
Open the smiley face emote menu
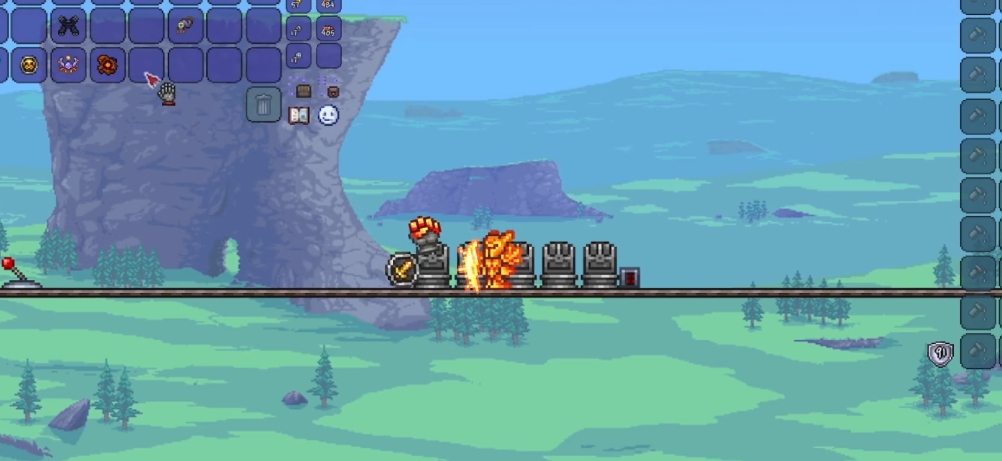[x=329, y=115]
